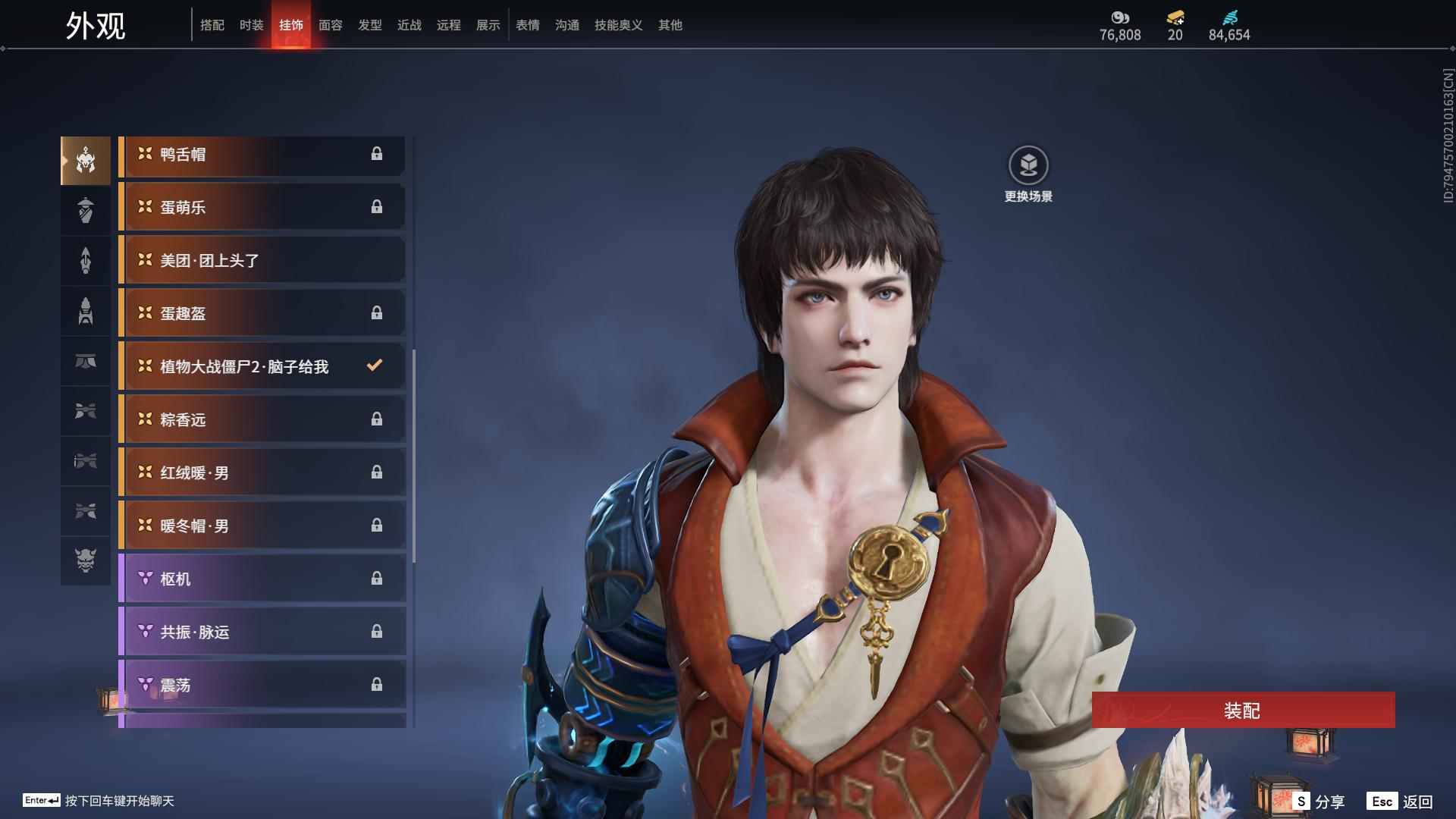The width and height of the screenshot is (1456, 819).
Task: Select the demon mask category icon
Action: point(86,560)
